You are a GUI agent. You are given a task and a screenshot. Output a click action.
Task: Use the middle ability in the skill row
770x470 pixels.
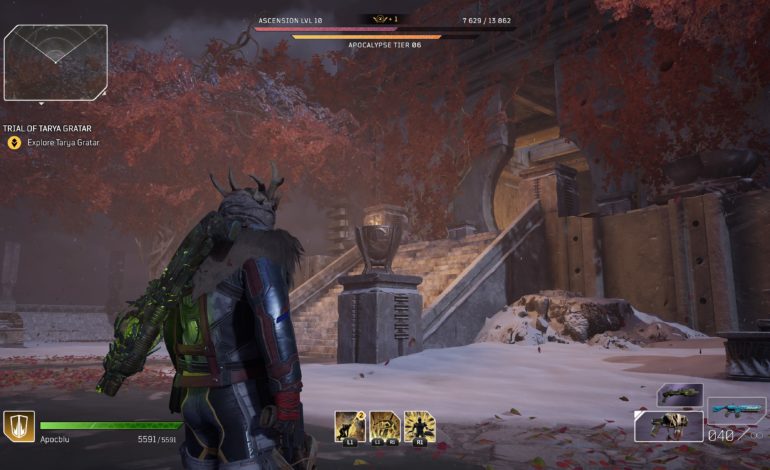pos(385,426)
